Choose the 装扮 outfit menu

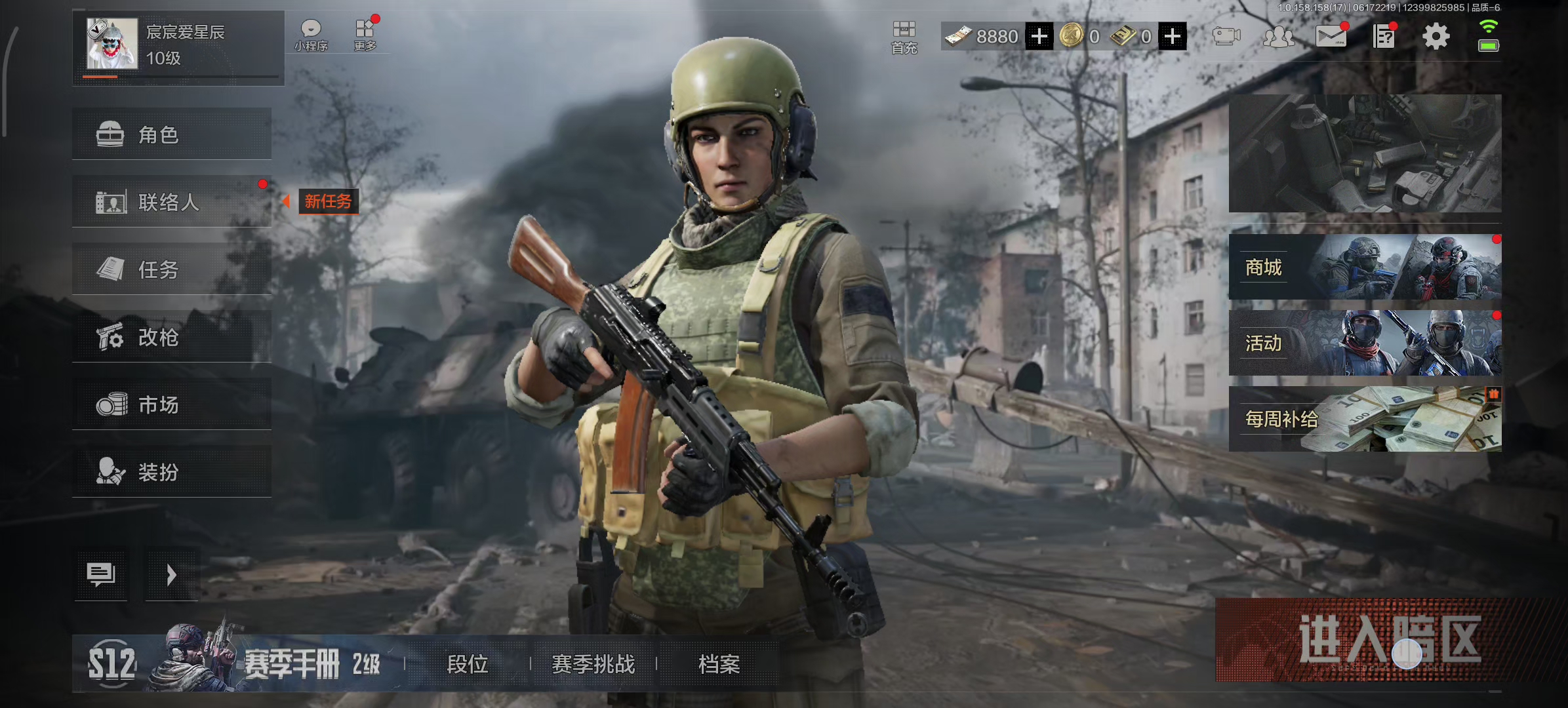point(172,472)
